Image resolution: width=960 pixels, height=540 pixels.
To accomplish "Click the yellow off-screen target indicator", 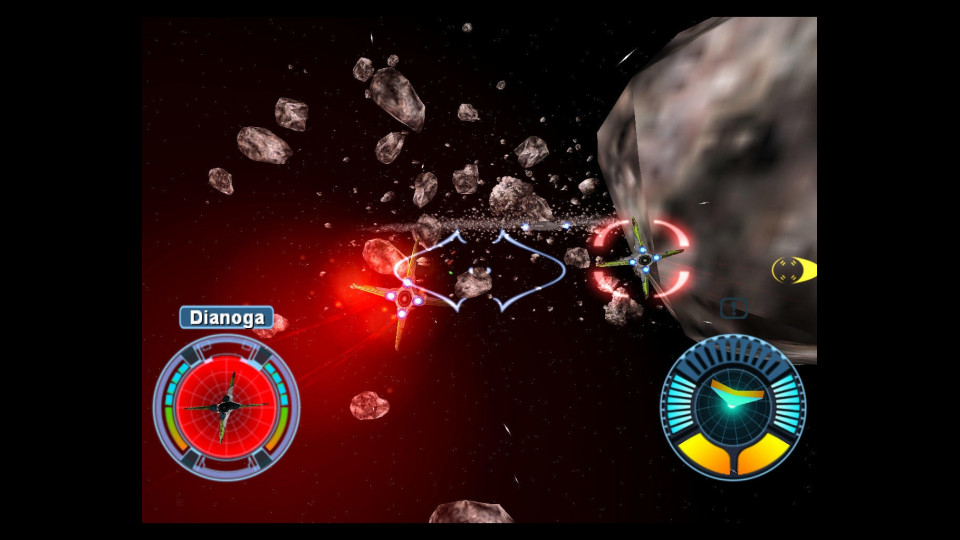I will [794, 270].
